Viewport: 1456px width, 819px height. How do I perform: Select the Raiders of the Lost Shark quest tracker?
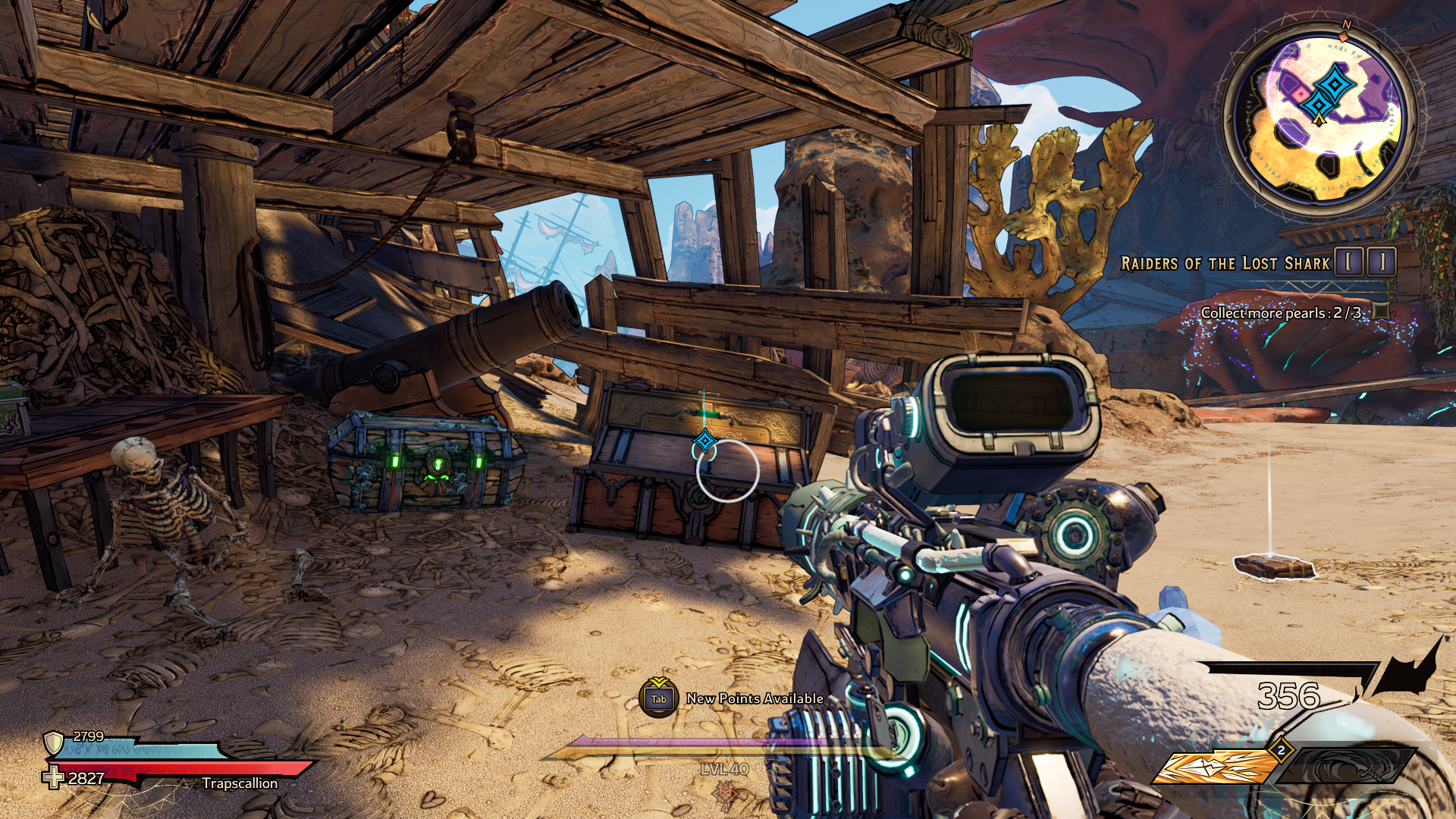point(1225,263)
